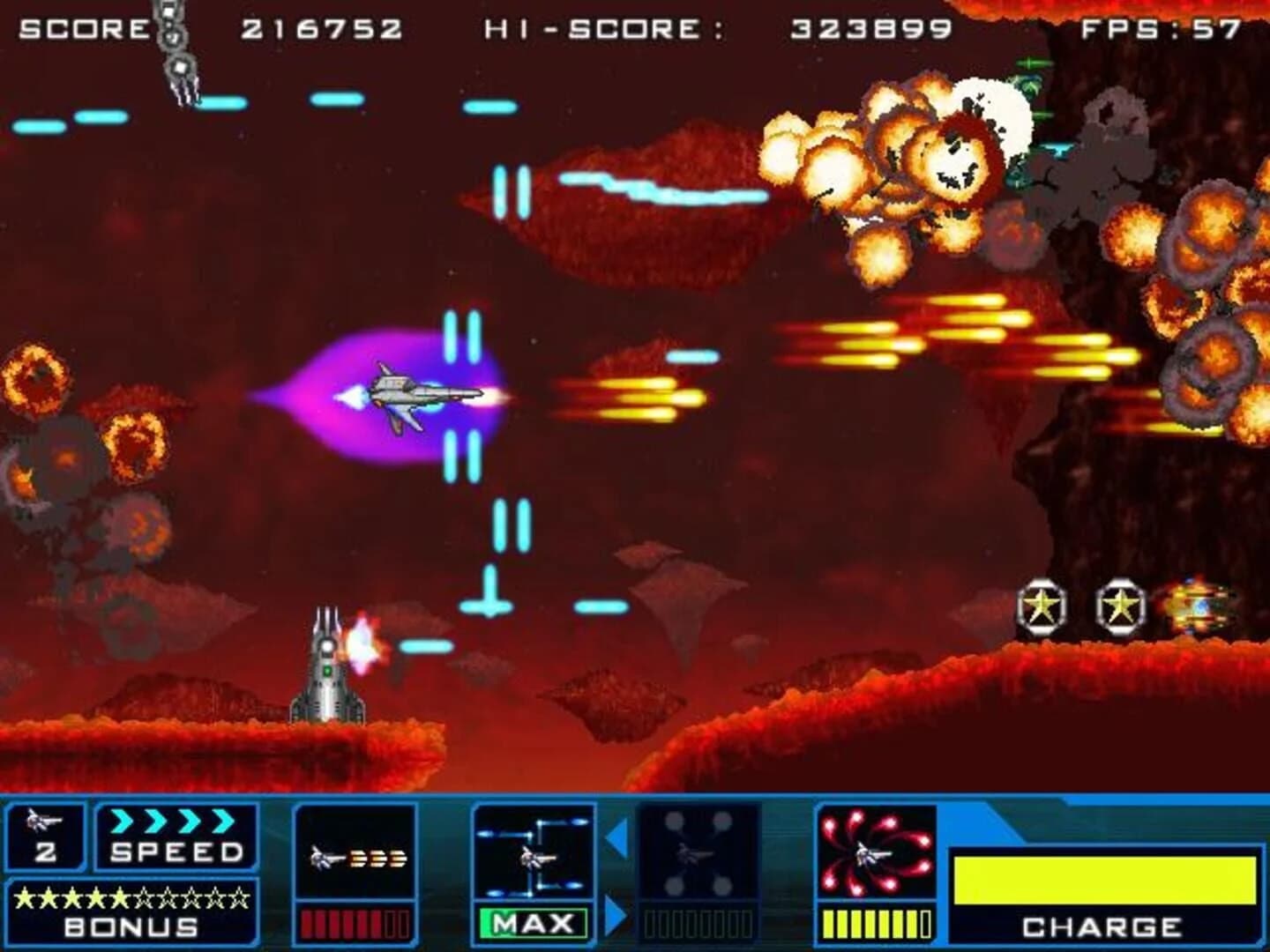Click the FPS counter at the top right
The height and width of the screenshot is (952, 1270).
click(1160, 26)
